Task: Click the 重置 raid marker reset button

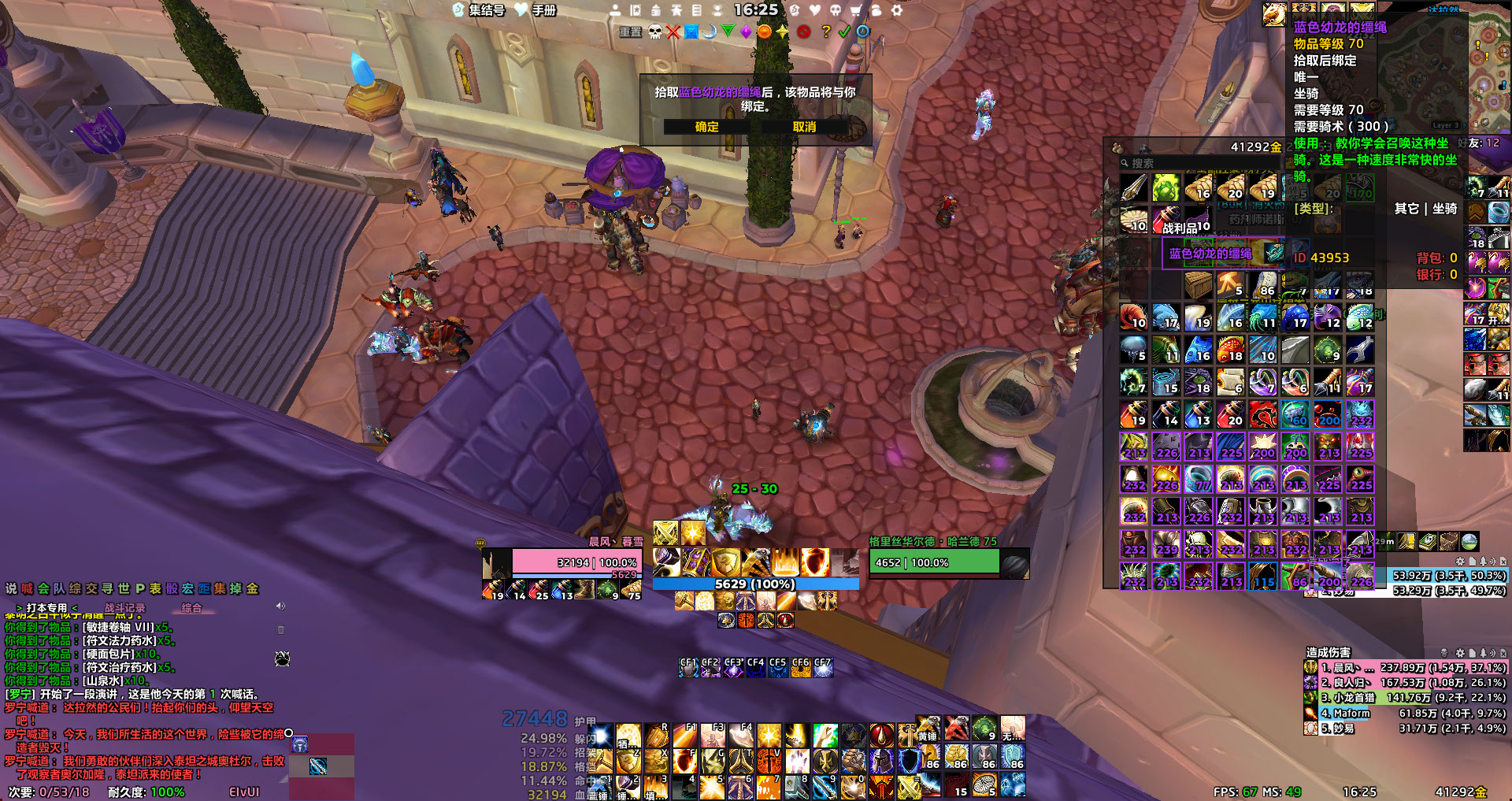Action: coord(630,32)
